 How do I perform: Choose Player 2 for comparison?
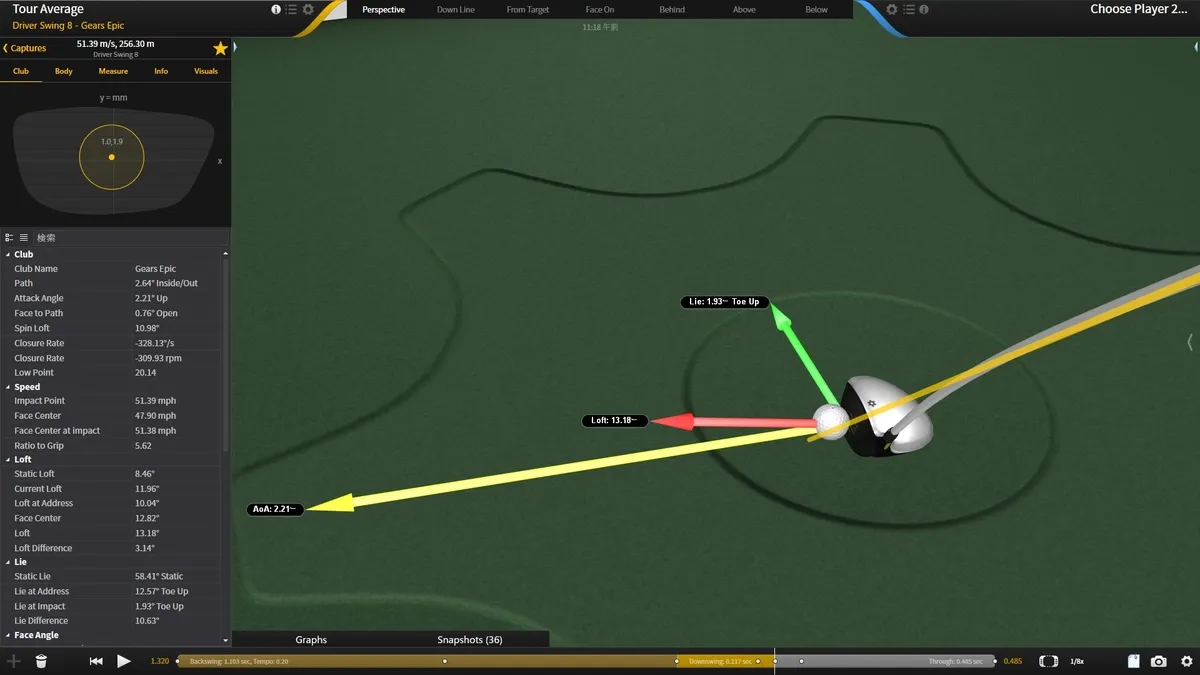pyautogui.click(x=1138, y=10)
